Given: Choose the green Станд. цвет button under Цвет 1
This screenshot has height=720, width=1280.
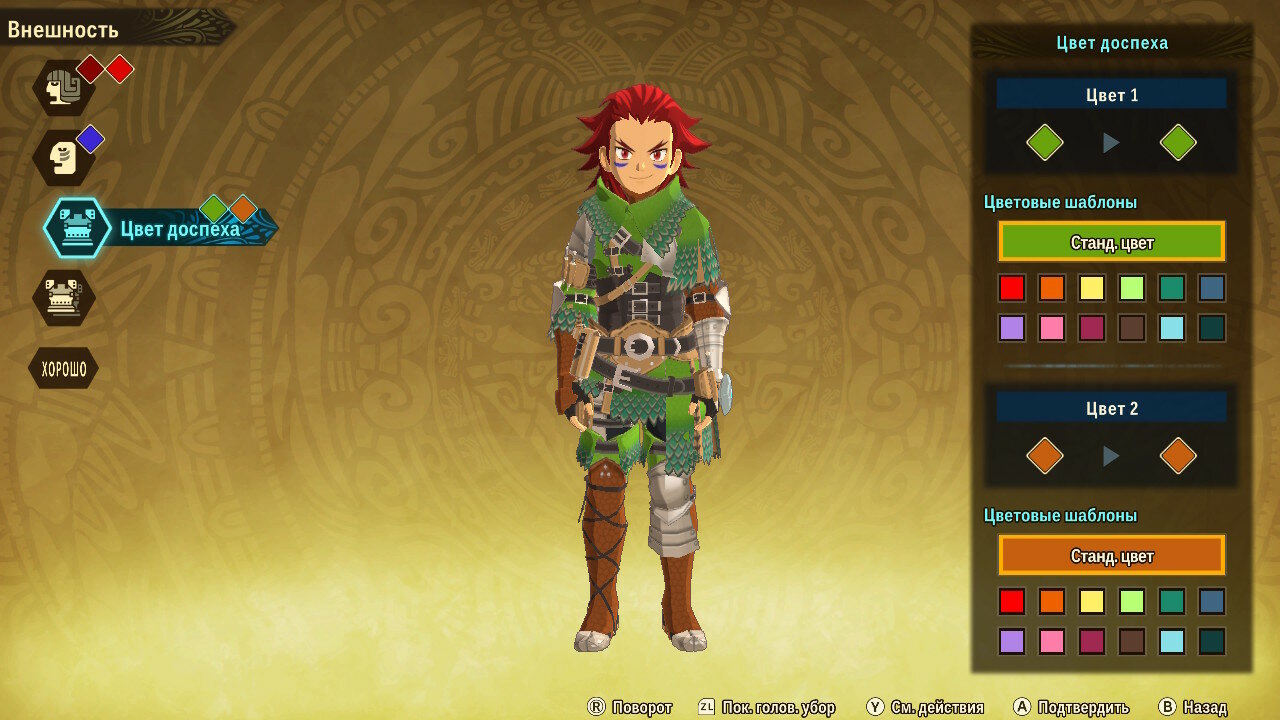Looking at the screenshot, I should pyautogui.click(x=1111, y=242).
